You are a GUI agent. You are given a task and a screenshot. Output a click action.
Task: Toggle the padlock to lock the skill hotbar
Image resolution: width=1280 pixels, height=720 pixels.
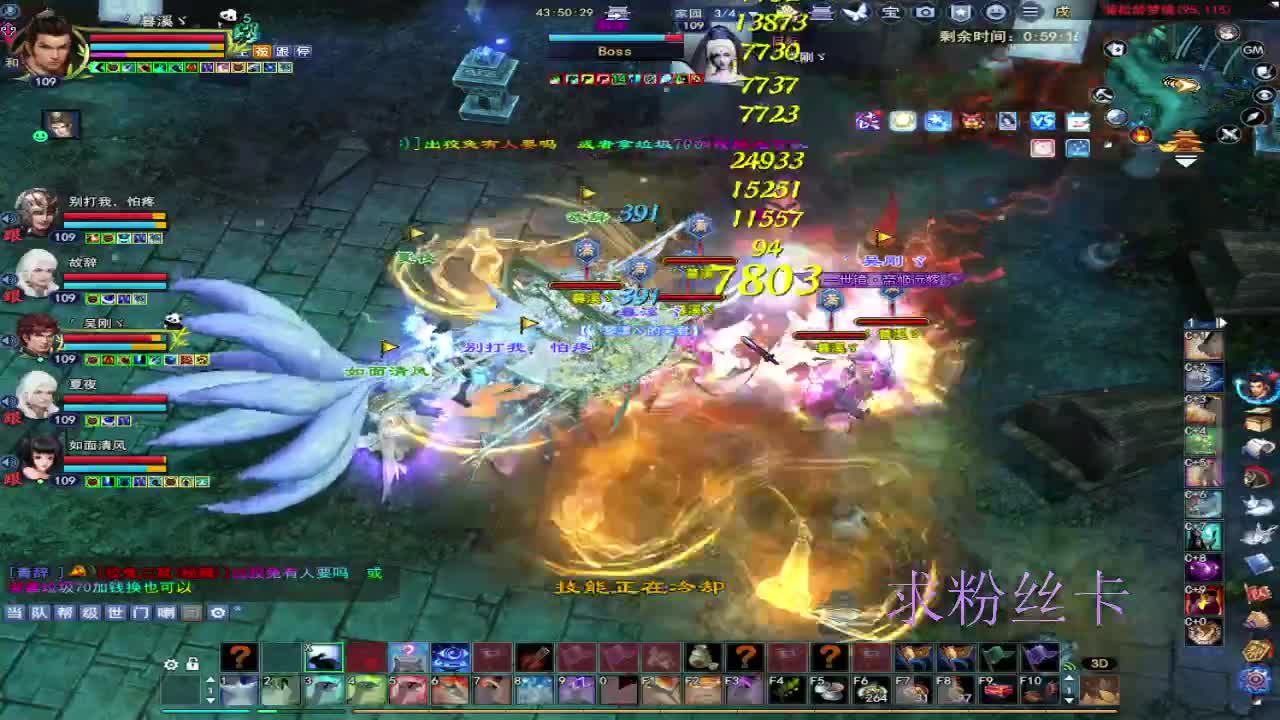pyautogui.click(x=192, y=664)
